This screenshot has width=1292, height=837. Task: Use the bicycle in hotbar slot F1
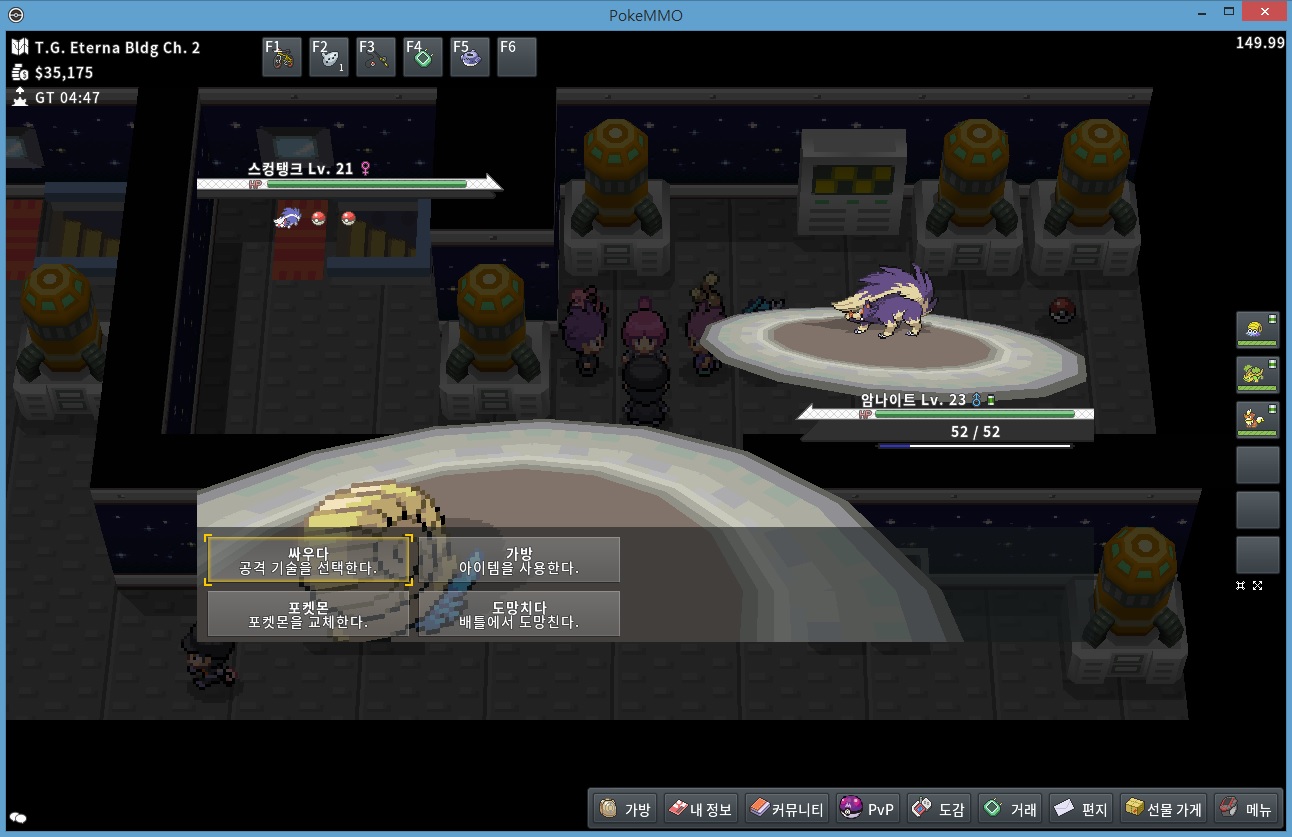coord(281,57)
